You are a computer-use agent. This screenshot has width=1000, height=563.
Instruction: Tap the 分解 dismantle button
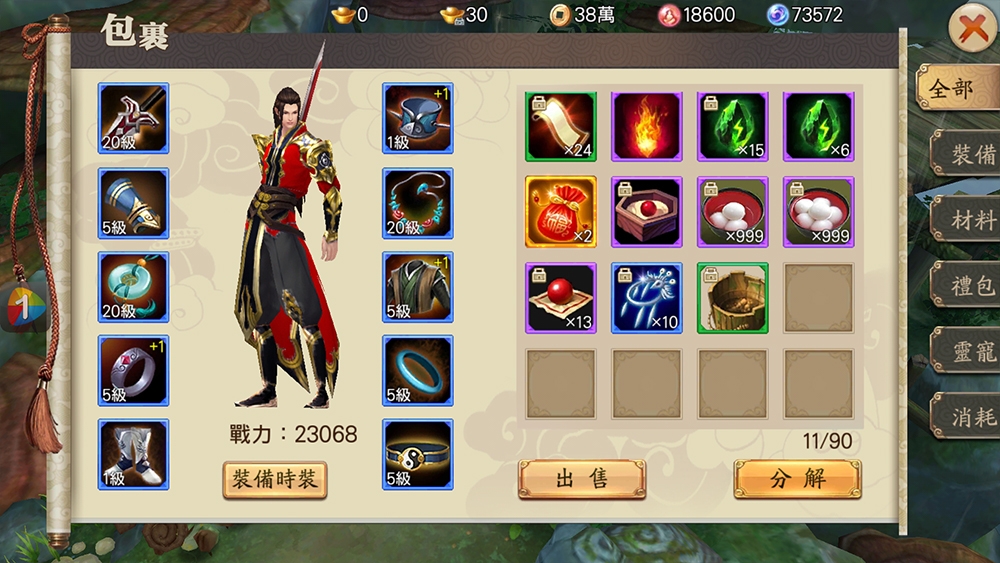(797, 479)
